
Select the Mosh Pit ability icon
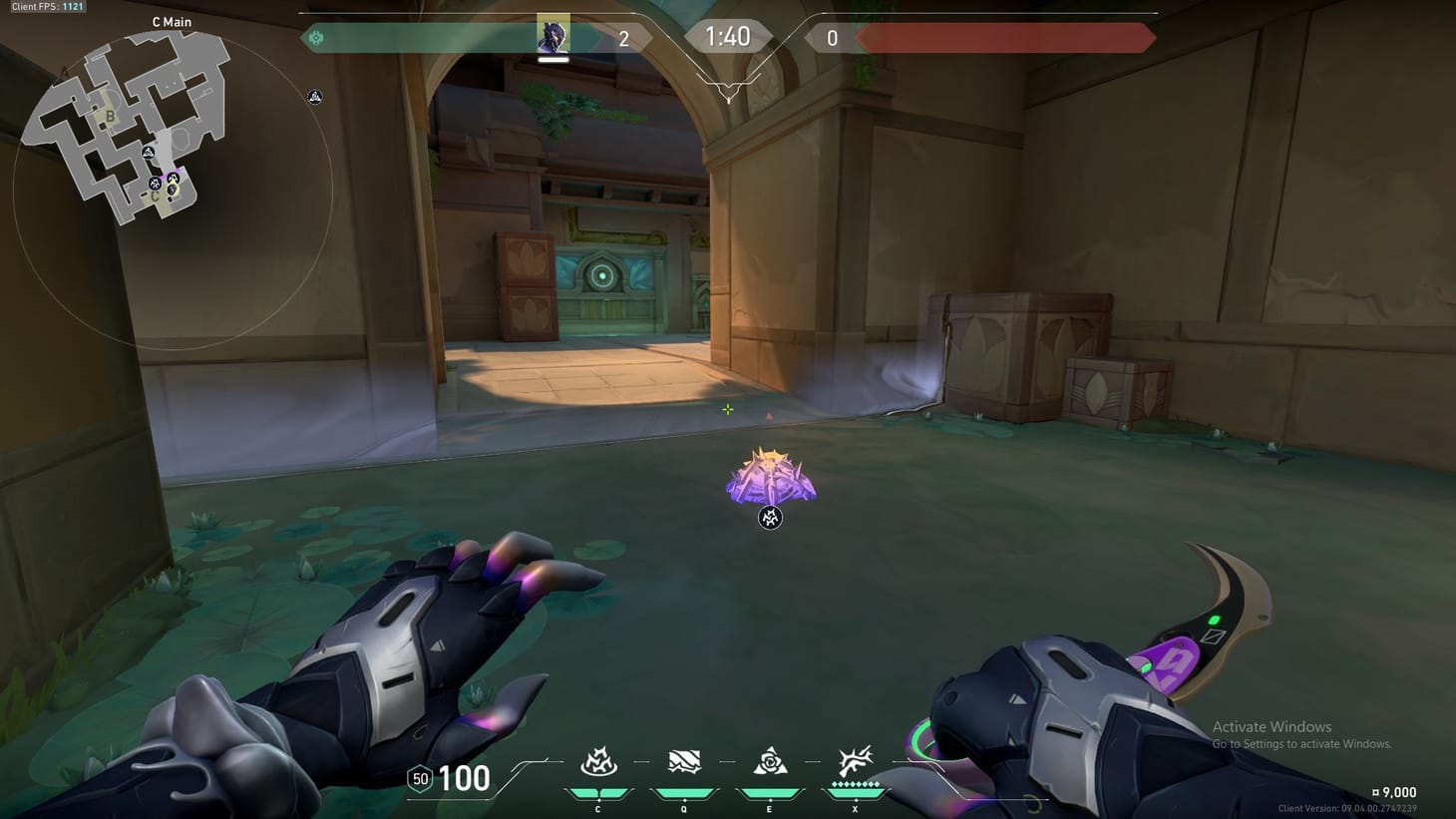pyautogui.click(x=598, y=761)
